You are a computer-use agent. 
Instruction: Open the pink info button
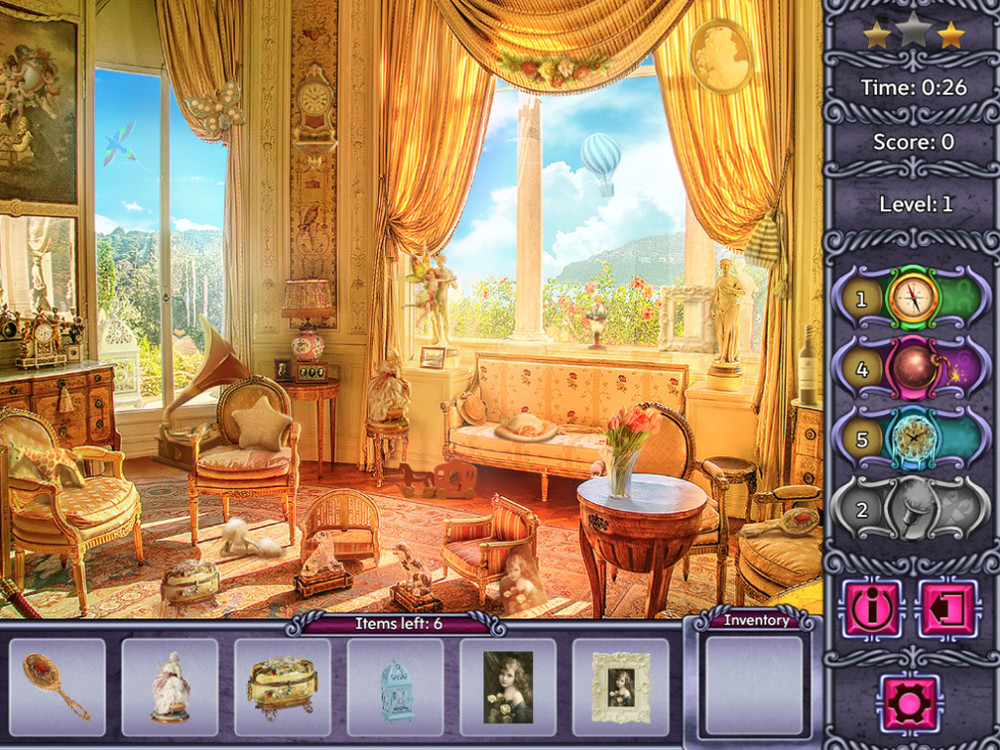point(874,604)
